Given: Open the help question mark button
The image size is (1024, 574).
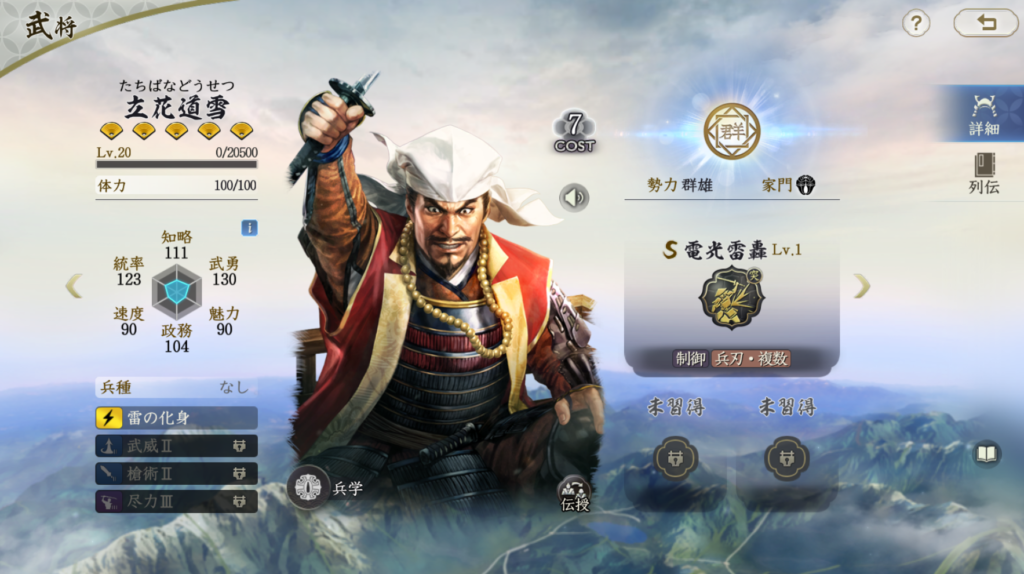Looking at the screenshot, I should click(916, 23).
